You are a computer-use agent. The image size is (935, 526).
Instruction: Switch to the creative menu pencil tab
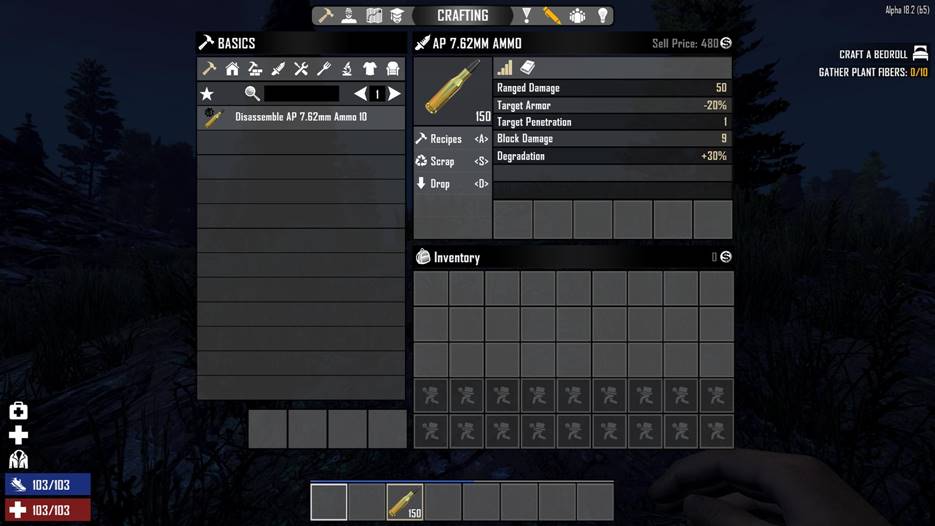tap(552, 16)
